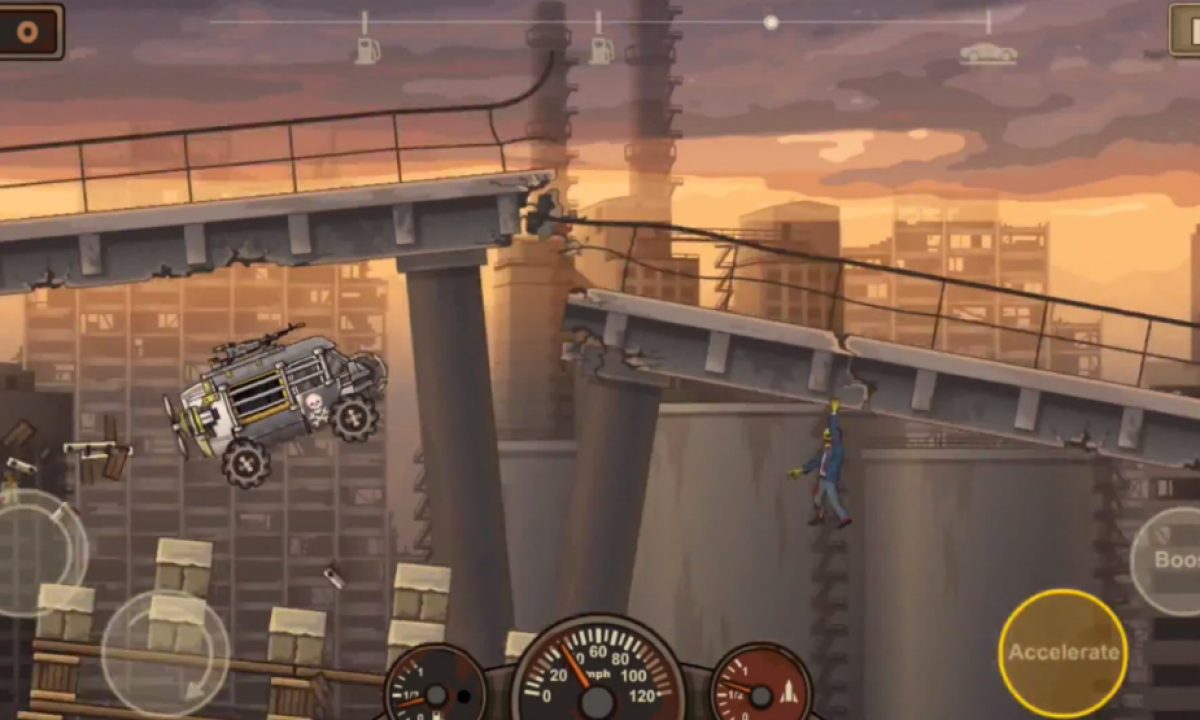Viewport: 1200px width, 720px height.
Task: Tap the yellow Accelerate button
Action: pos(1062,652)
